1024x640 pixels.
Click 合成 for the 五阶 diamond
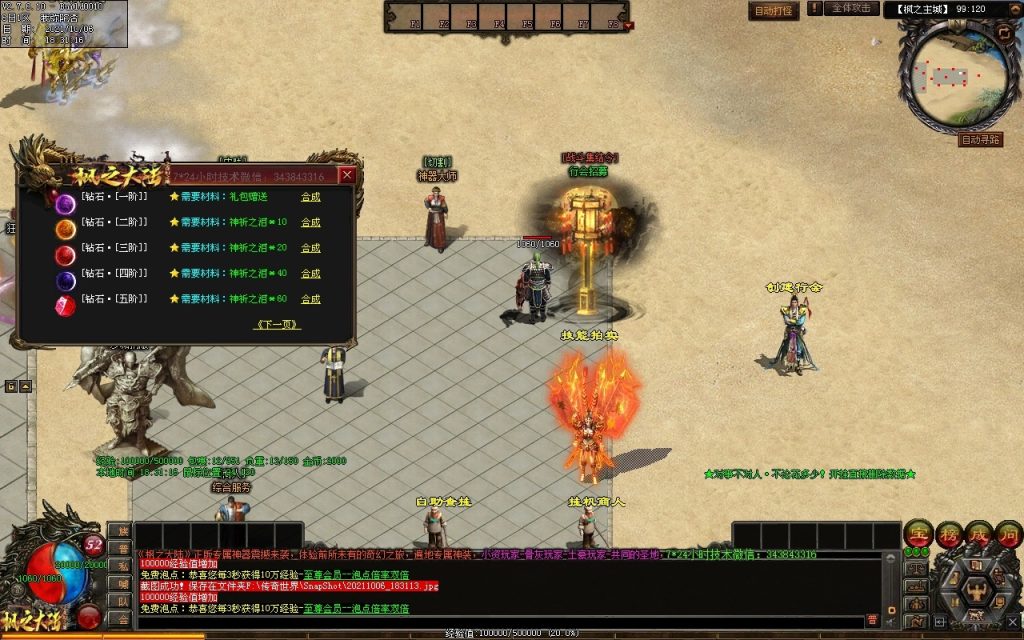point(311,299)
